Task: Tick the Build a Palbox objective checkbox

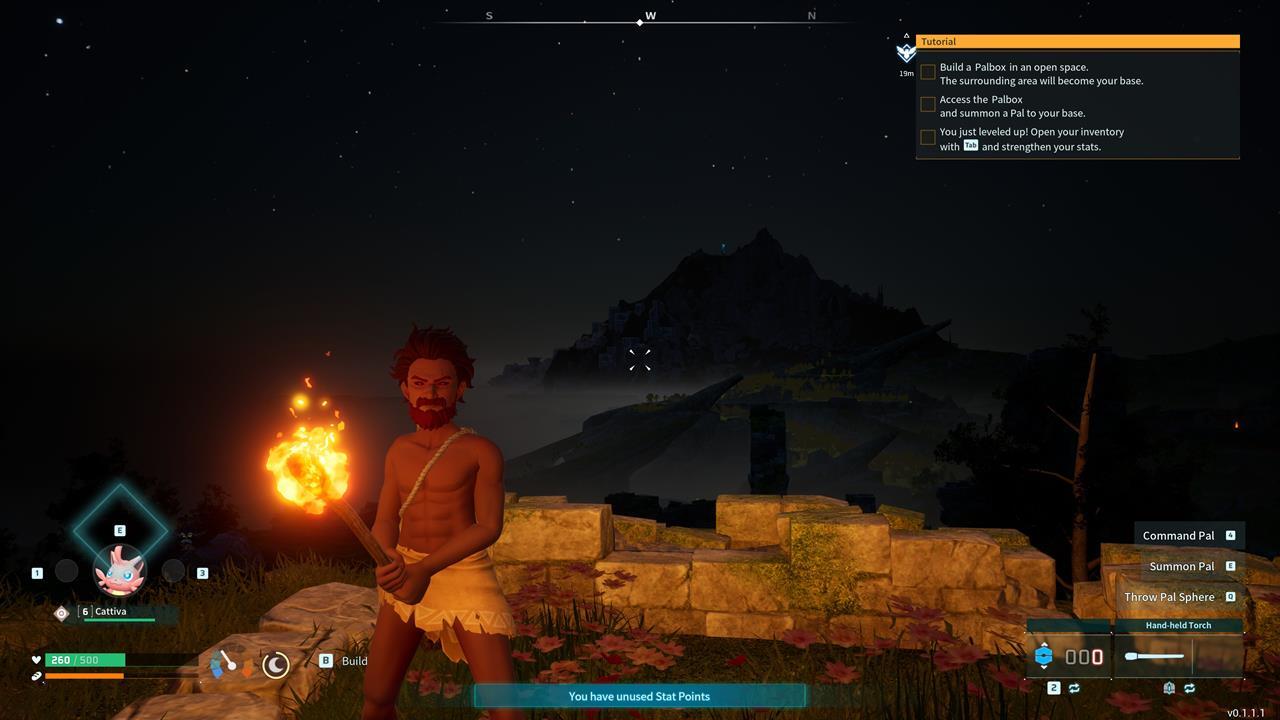Action: click(928, 73)
